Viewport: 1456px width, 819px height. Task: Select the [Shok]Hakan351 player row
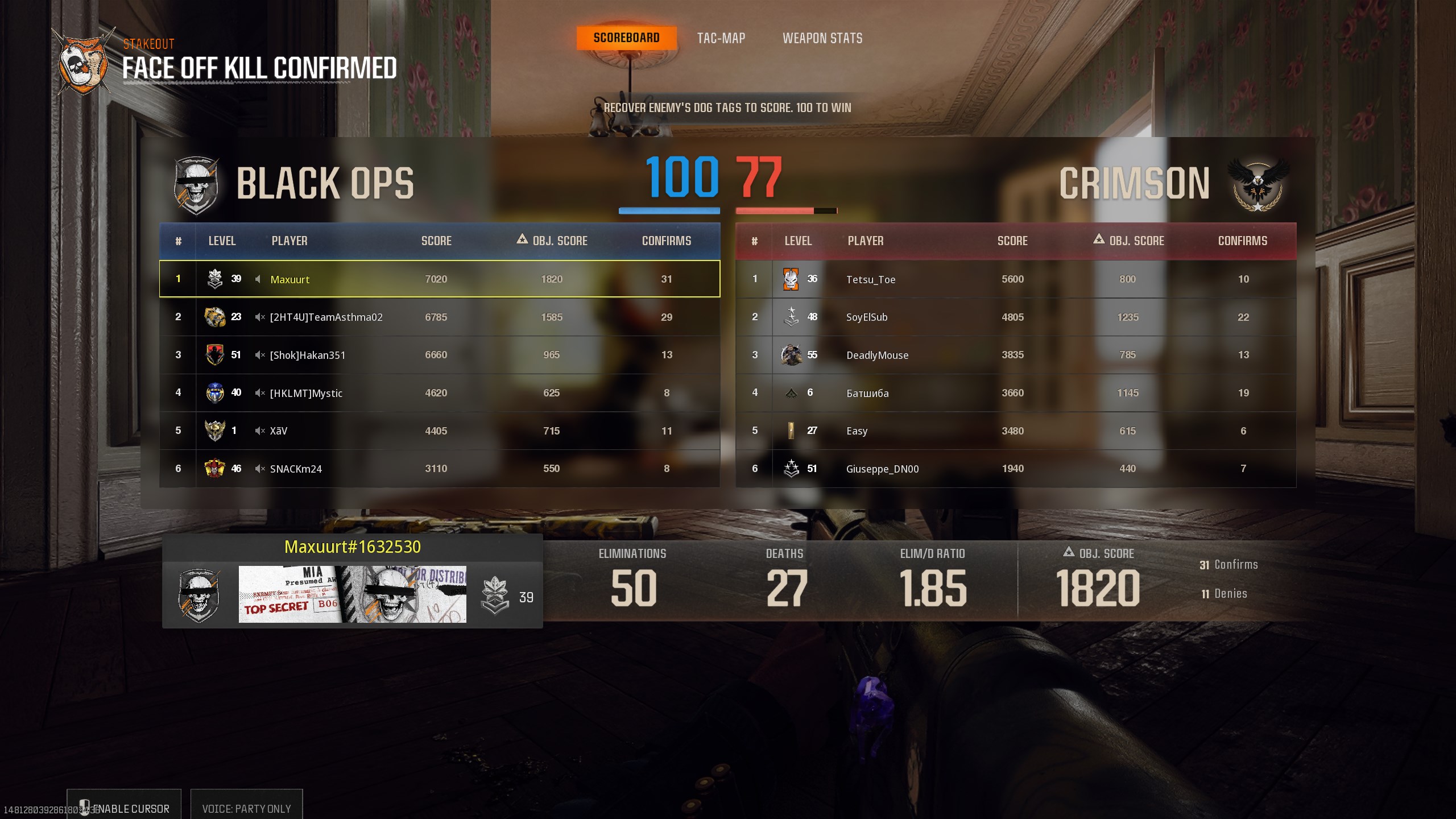pos(439,355)
